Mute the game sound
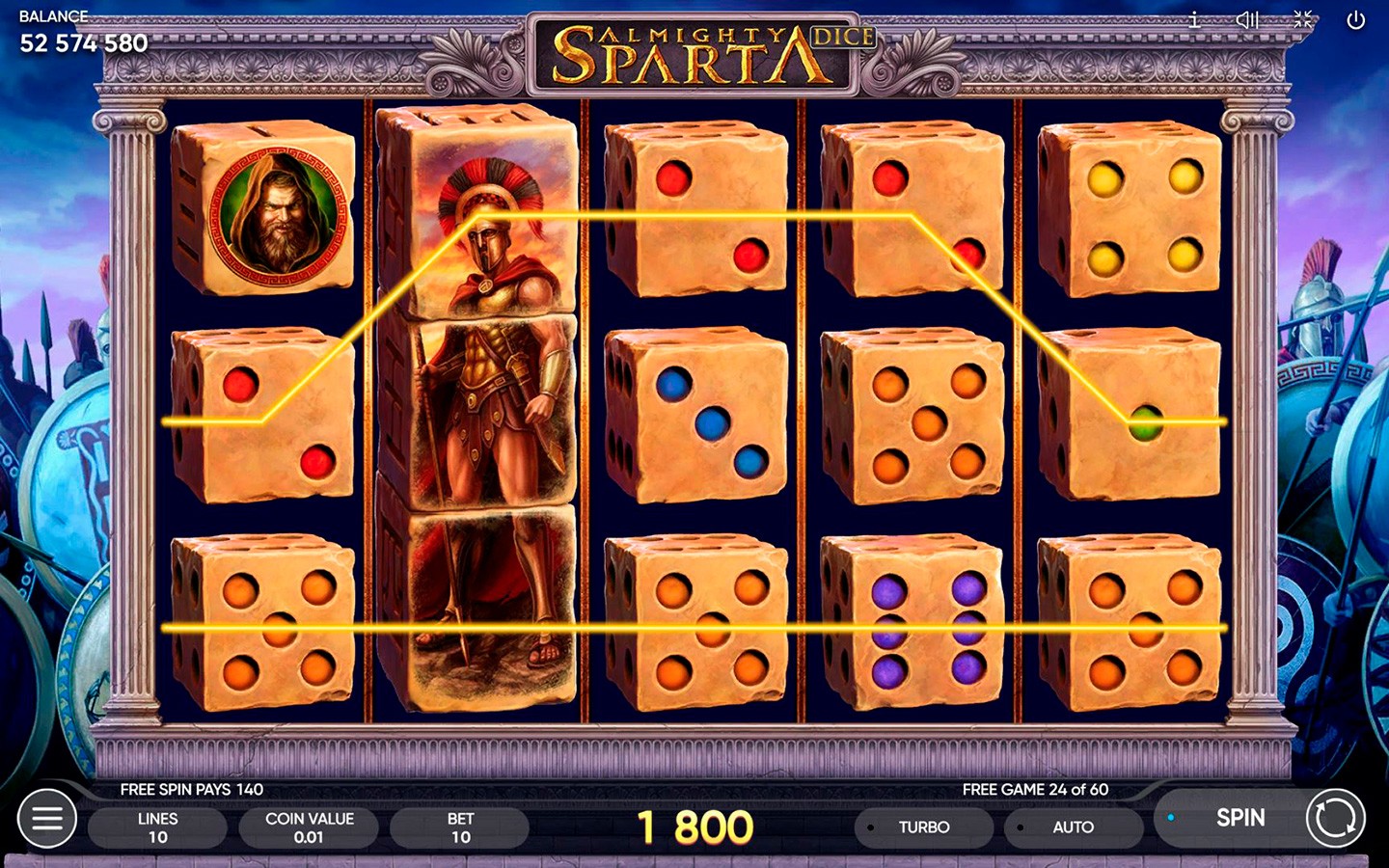1389x868 pixels. (x=1247, y=19)
